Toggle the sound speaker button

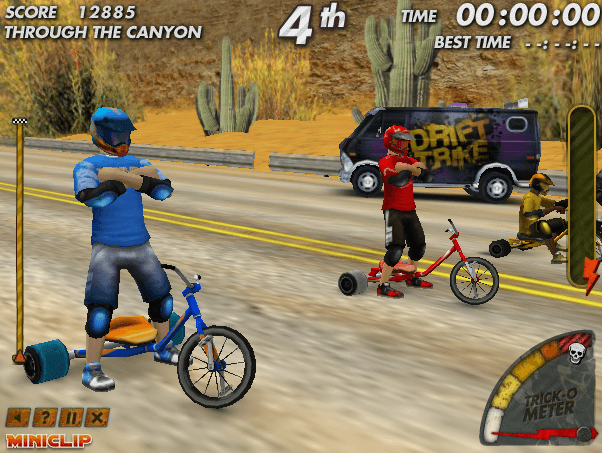(x=16, y=417)
